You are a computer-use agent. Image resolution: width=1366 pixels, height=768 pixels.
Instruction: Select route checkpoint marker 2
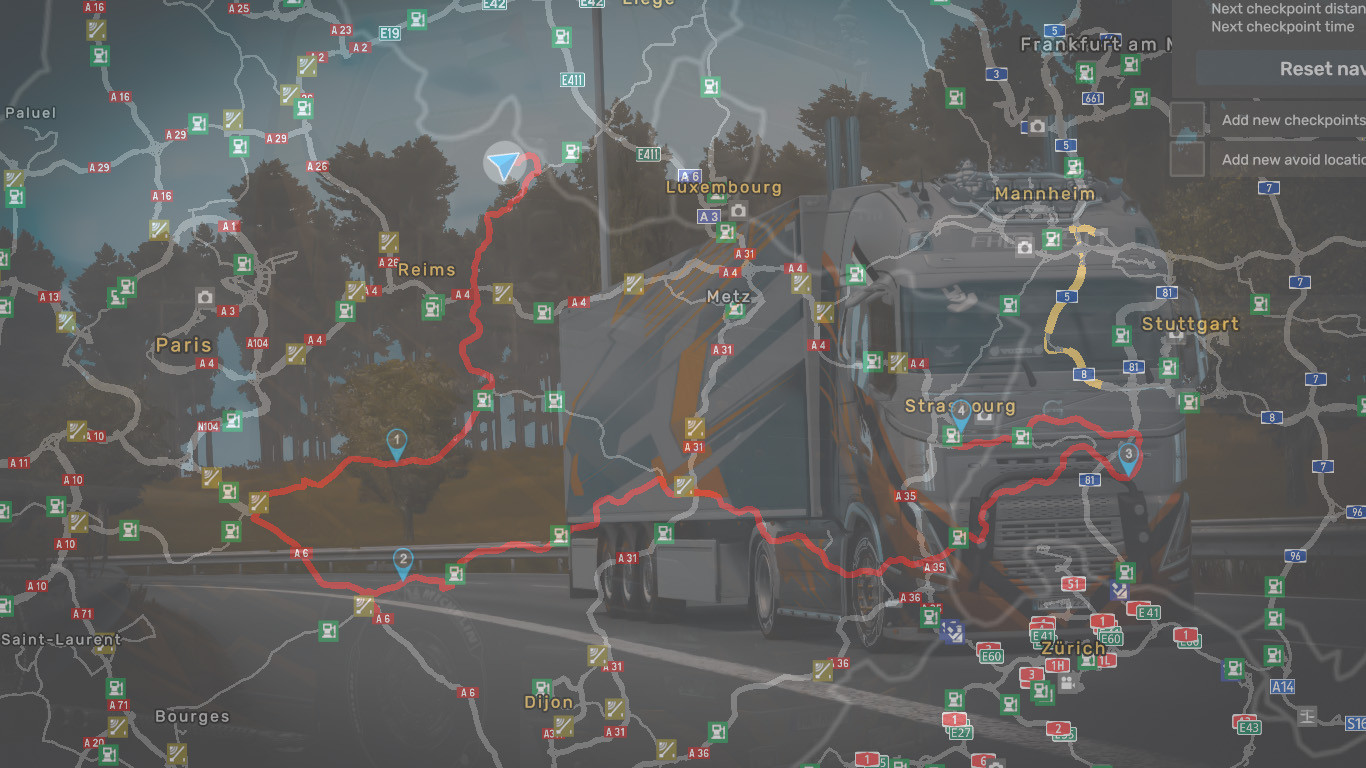[402, 561]
